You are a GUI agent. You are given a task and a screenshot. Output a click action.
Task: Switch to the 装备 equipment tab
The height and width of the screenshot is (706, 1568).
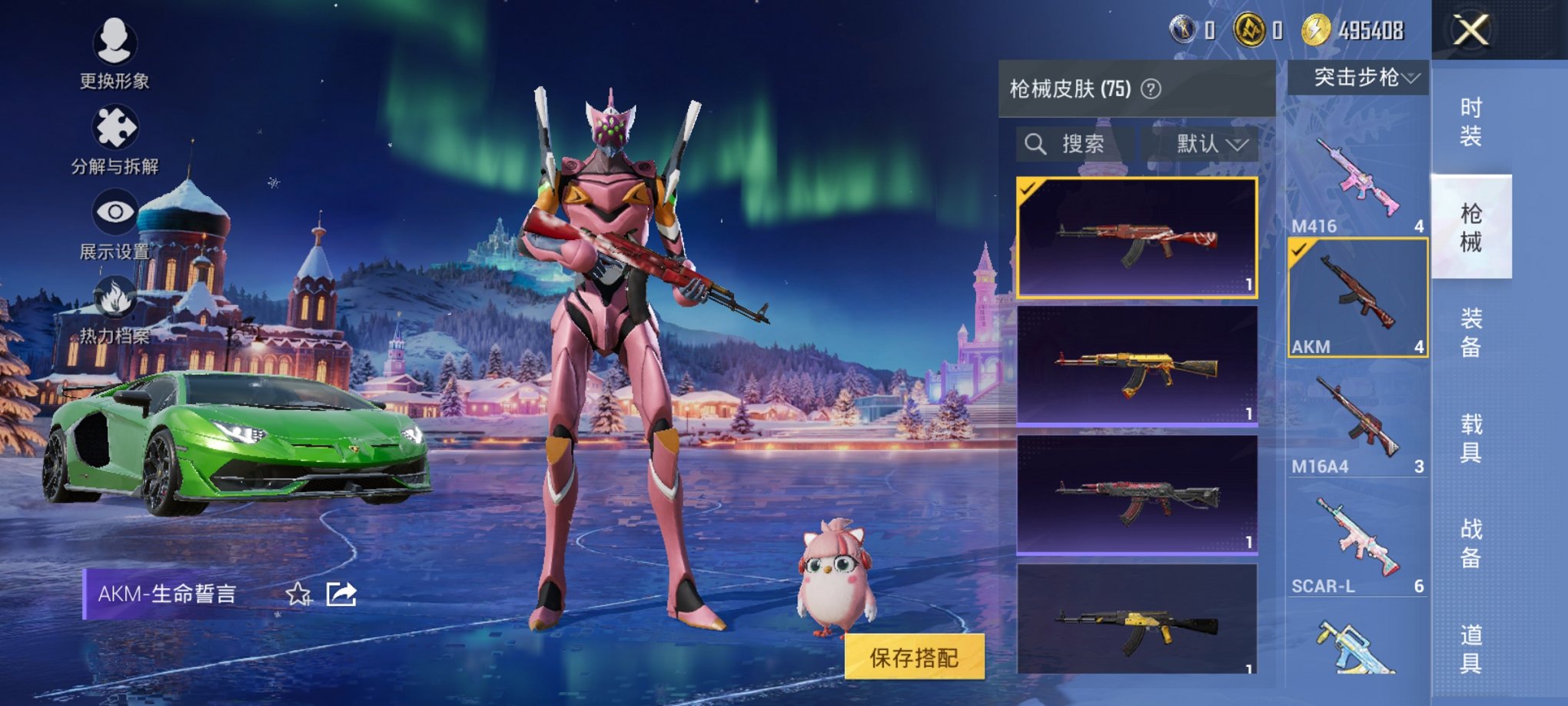coord(1470,332)
